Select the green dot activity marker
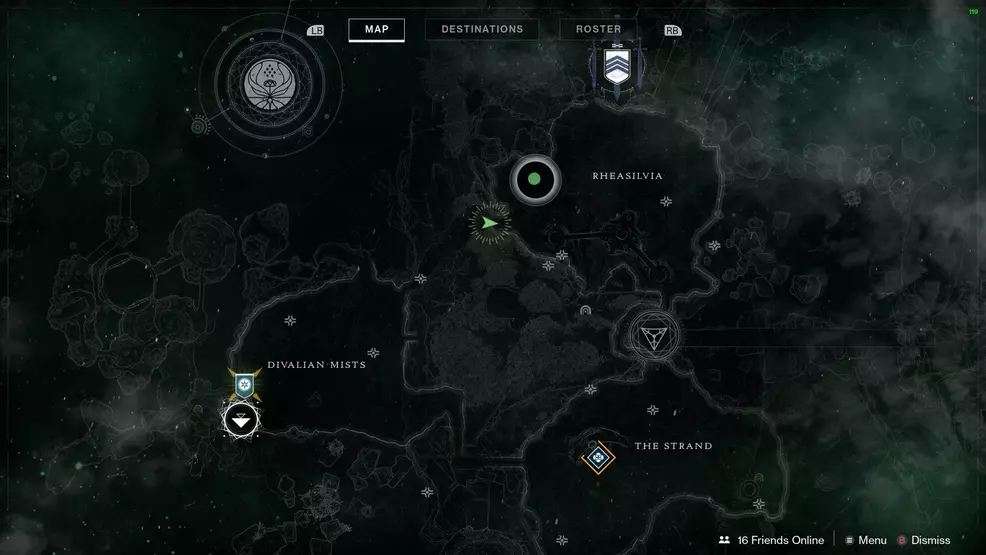Viewport: 986px width, 555px height. tap(534, 180)
